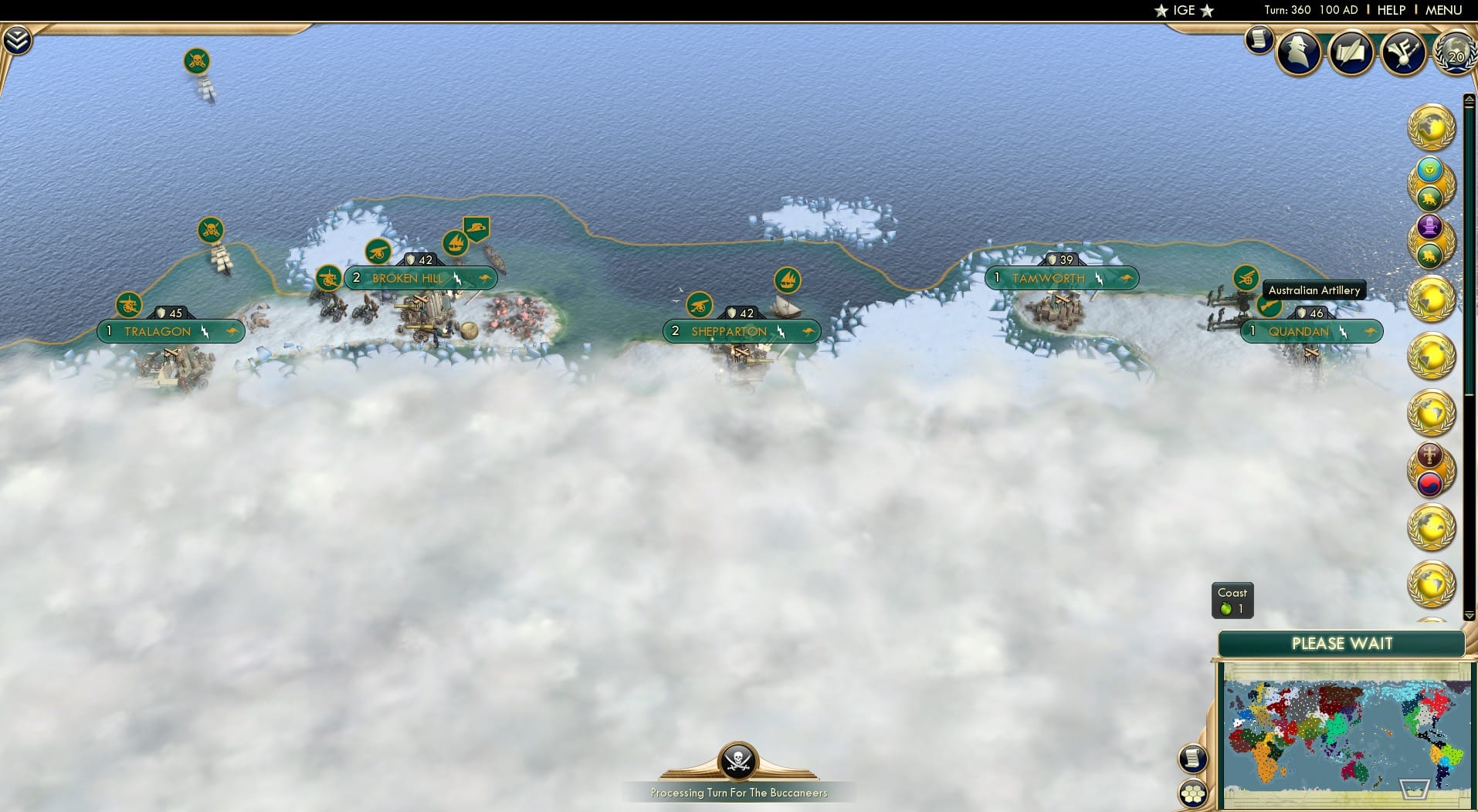1478x812 pixels.
Task: Open the Espionage Overview spy icon
Action: [1298, 52]
